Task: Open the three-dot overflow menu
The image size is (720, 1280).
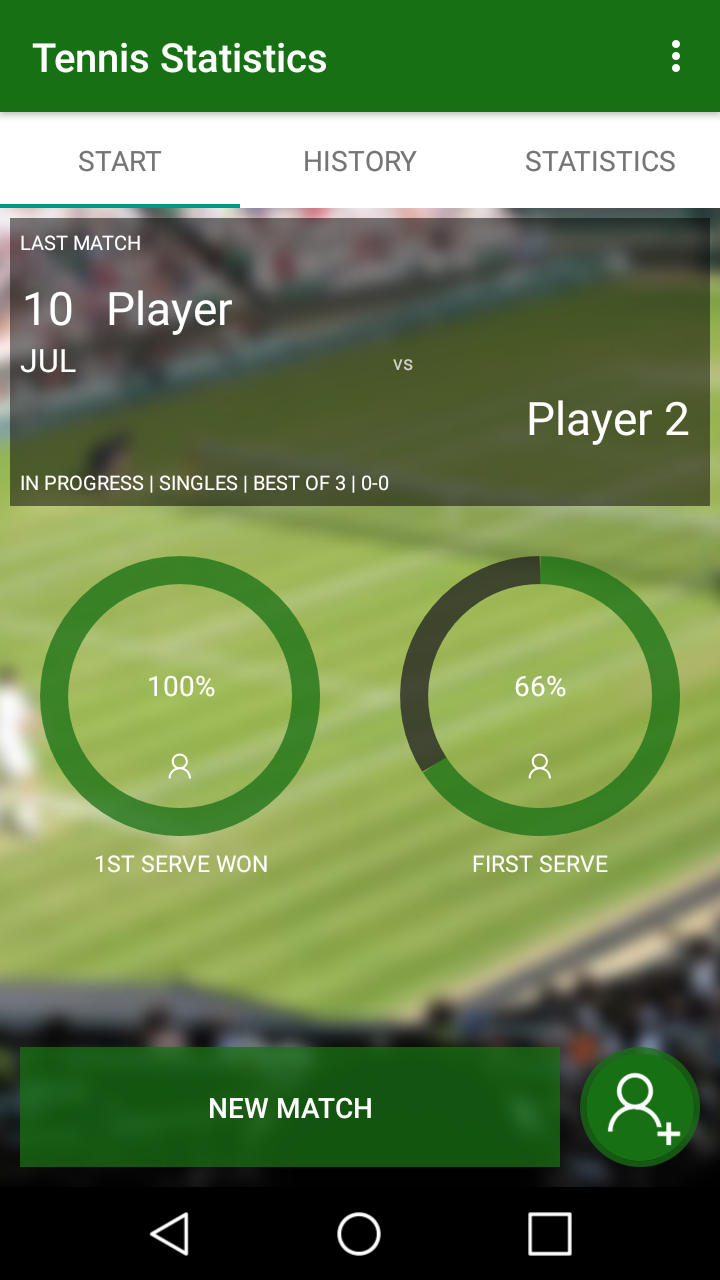Action: point(676,57)
